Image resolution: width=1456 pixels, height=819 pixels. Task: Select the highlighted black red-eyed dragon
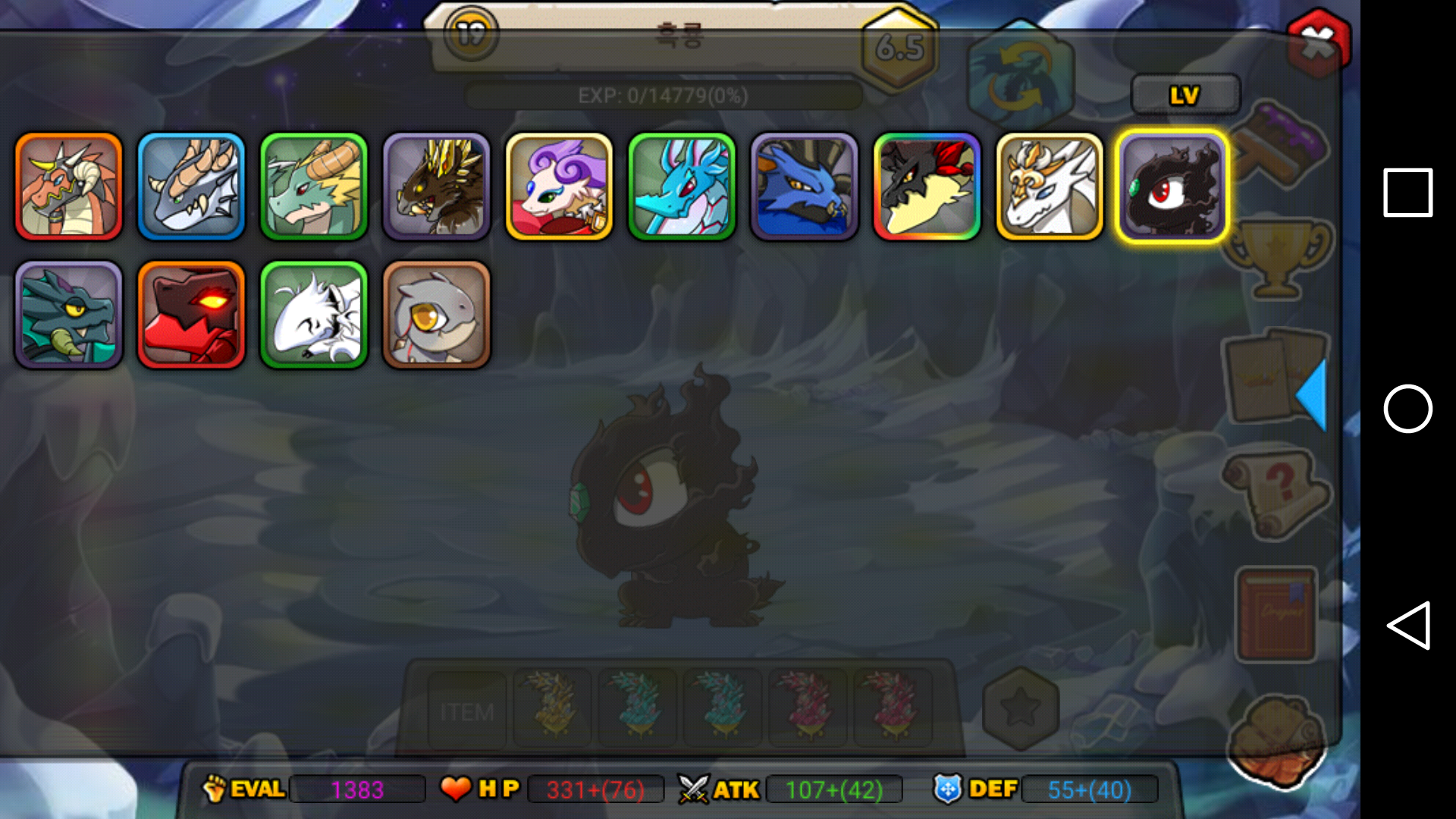1172,187
